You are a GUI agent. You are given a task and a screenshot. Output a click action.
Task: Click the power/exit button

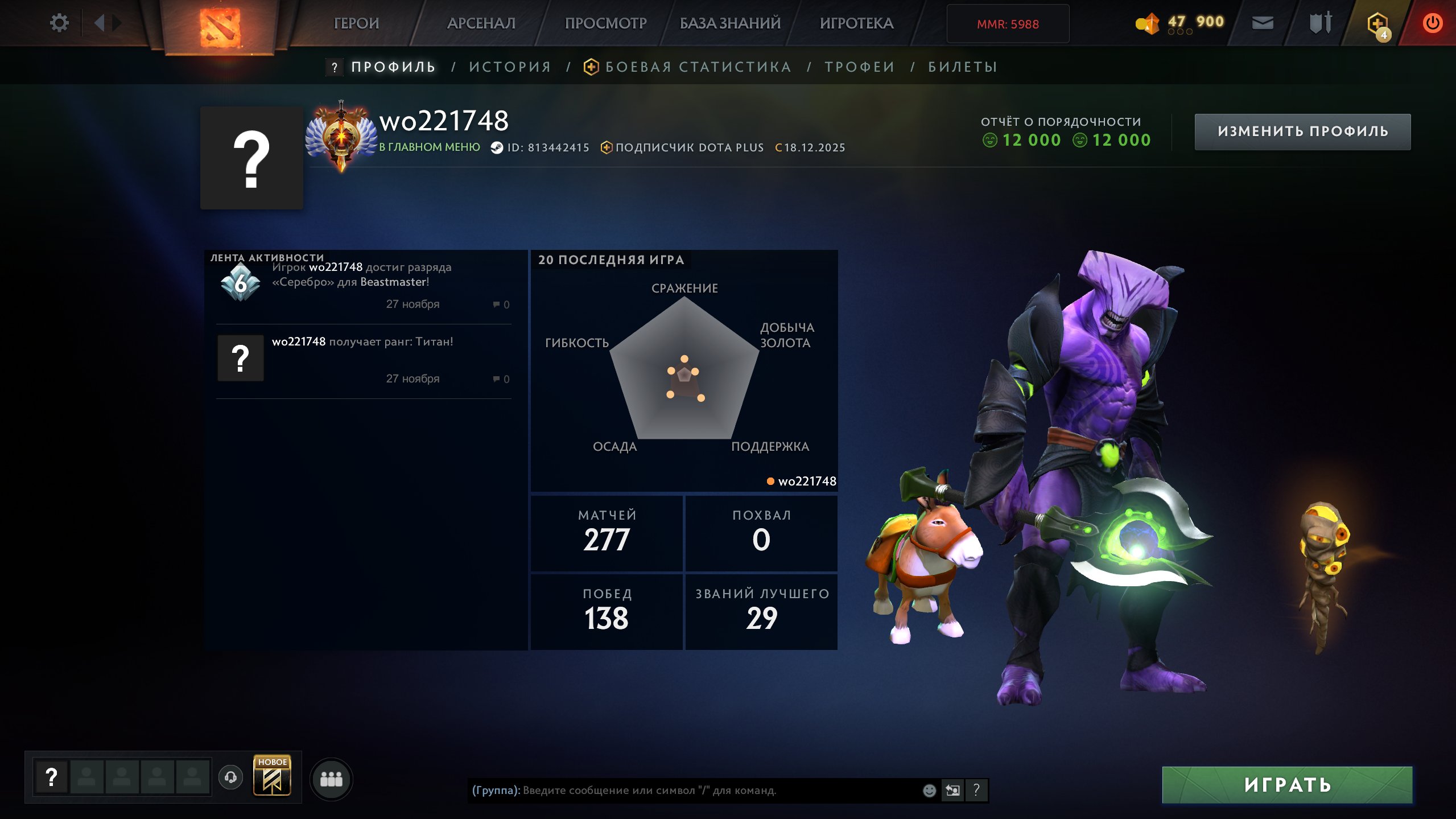(1433, 23)
